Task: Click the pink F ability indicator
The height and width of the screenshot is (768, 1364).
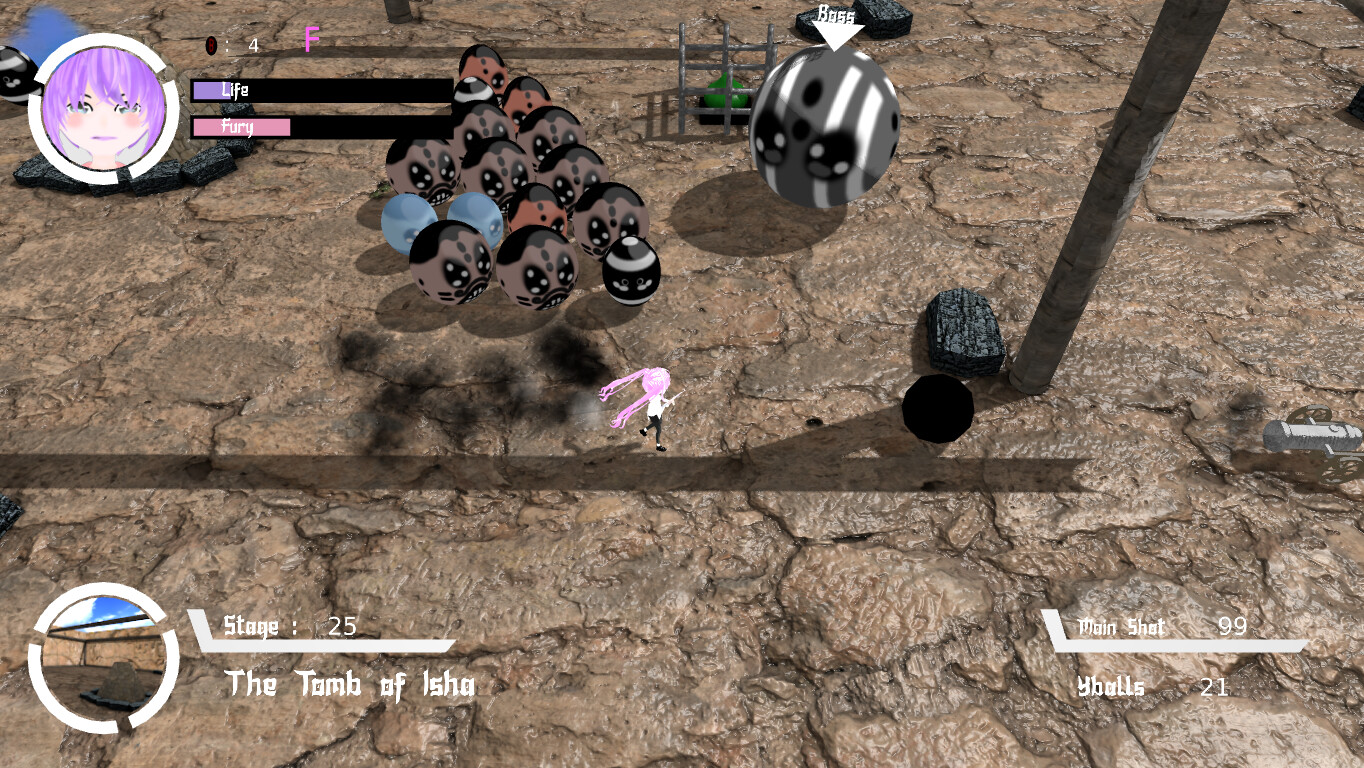Action: [x=311, y=41]
